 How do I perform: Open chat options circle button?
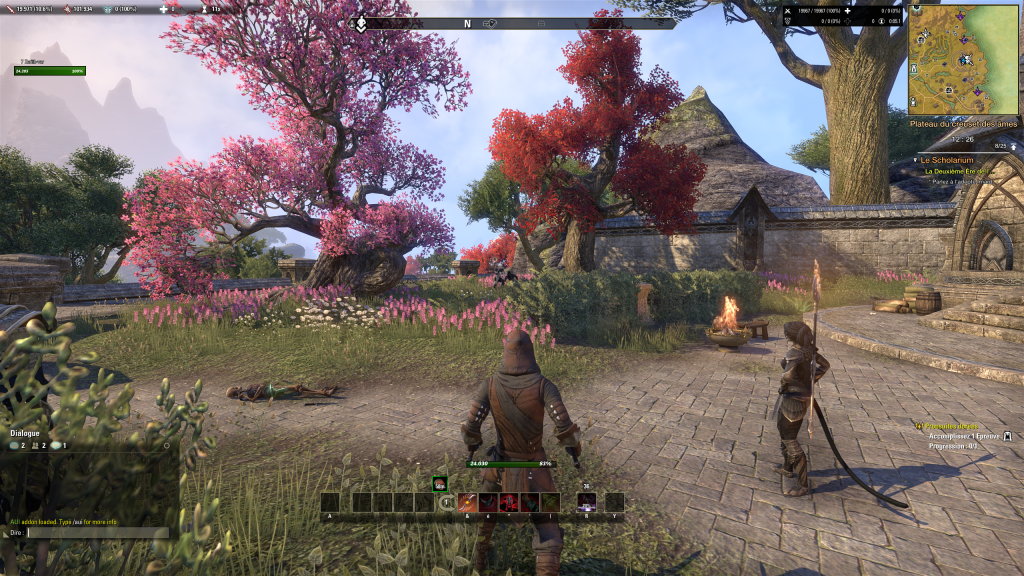[167, 445]
